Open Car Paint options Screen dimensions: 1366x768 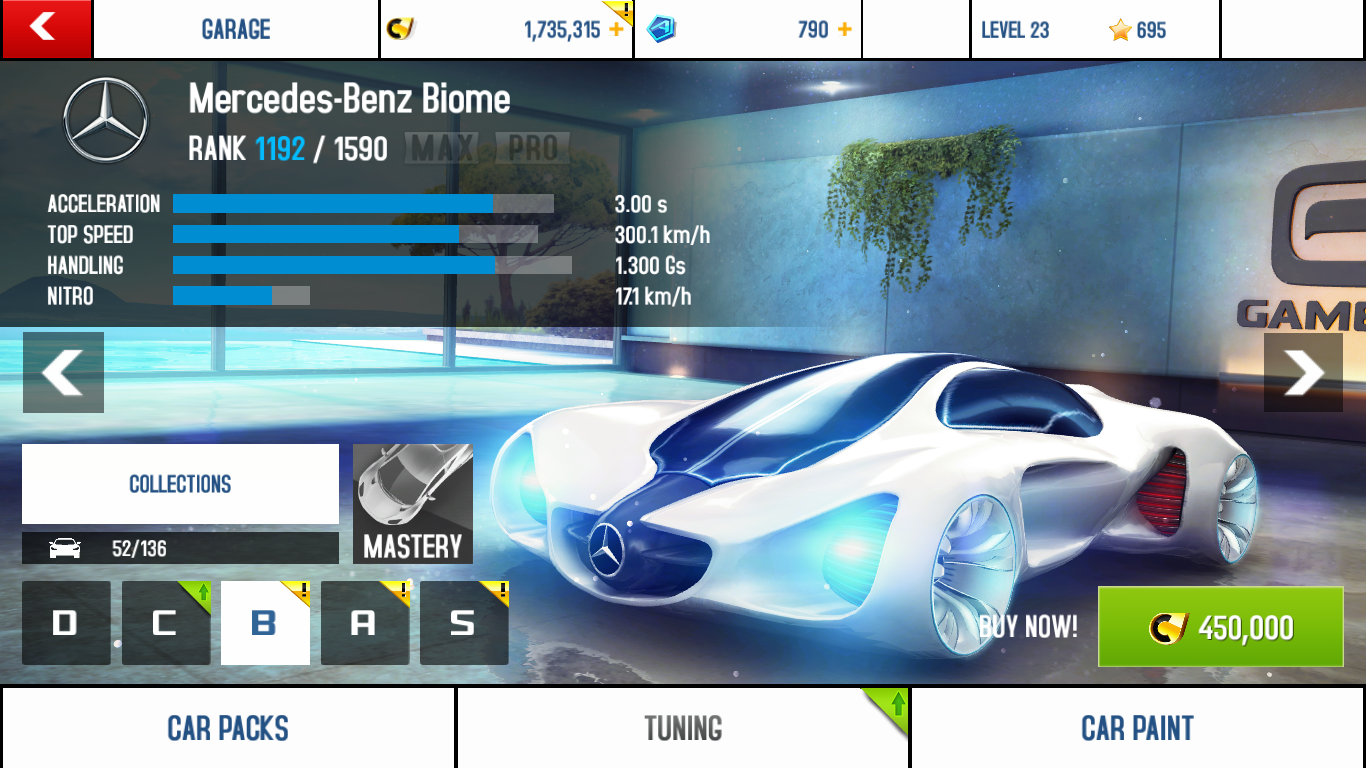pyautogui.click(x=1138, y=728)
